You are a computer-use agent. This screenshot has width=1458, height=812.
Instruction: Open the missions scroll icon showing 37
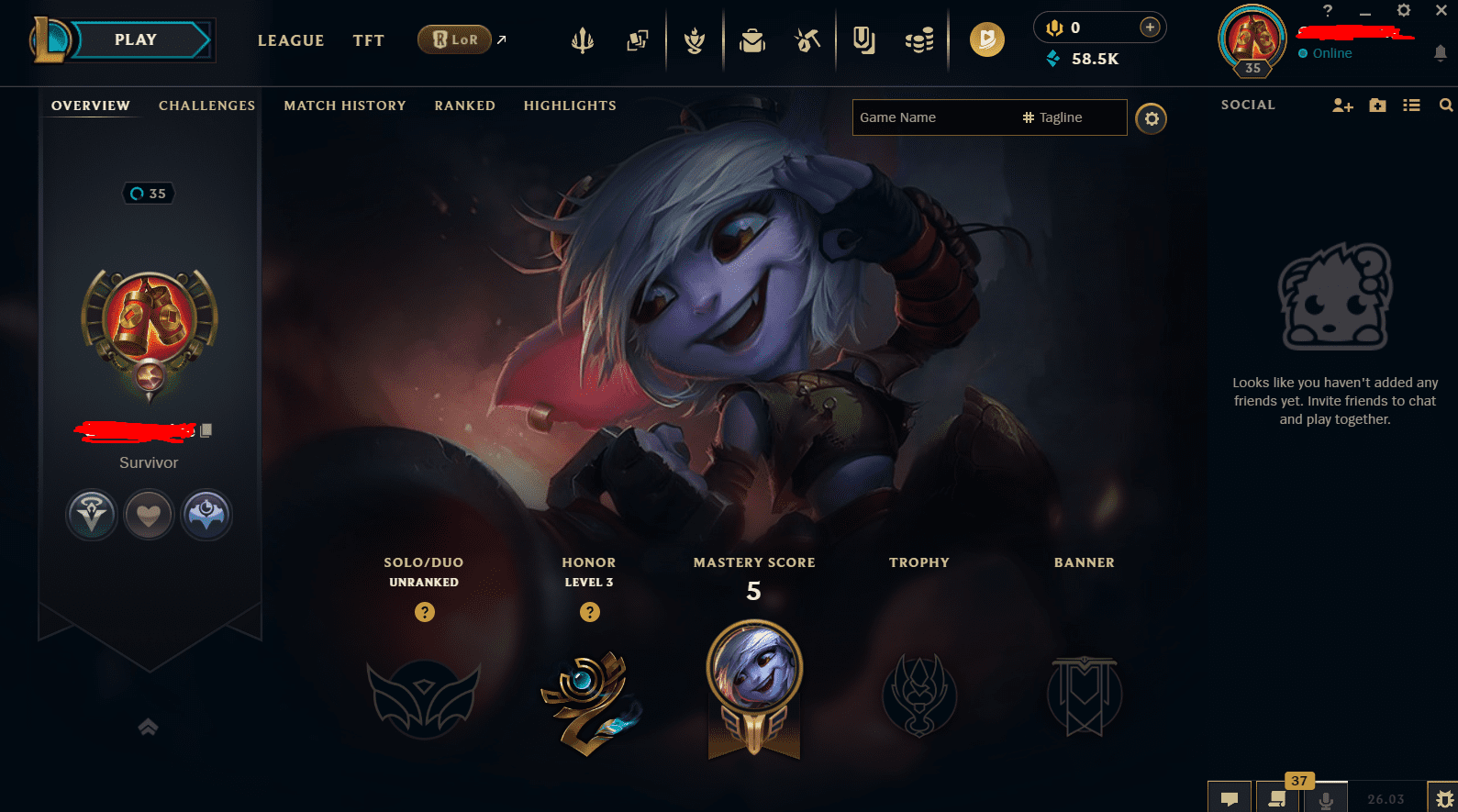1276,797
